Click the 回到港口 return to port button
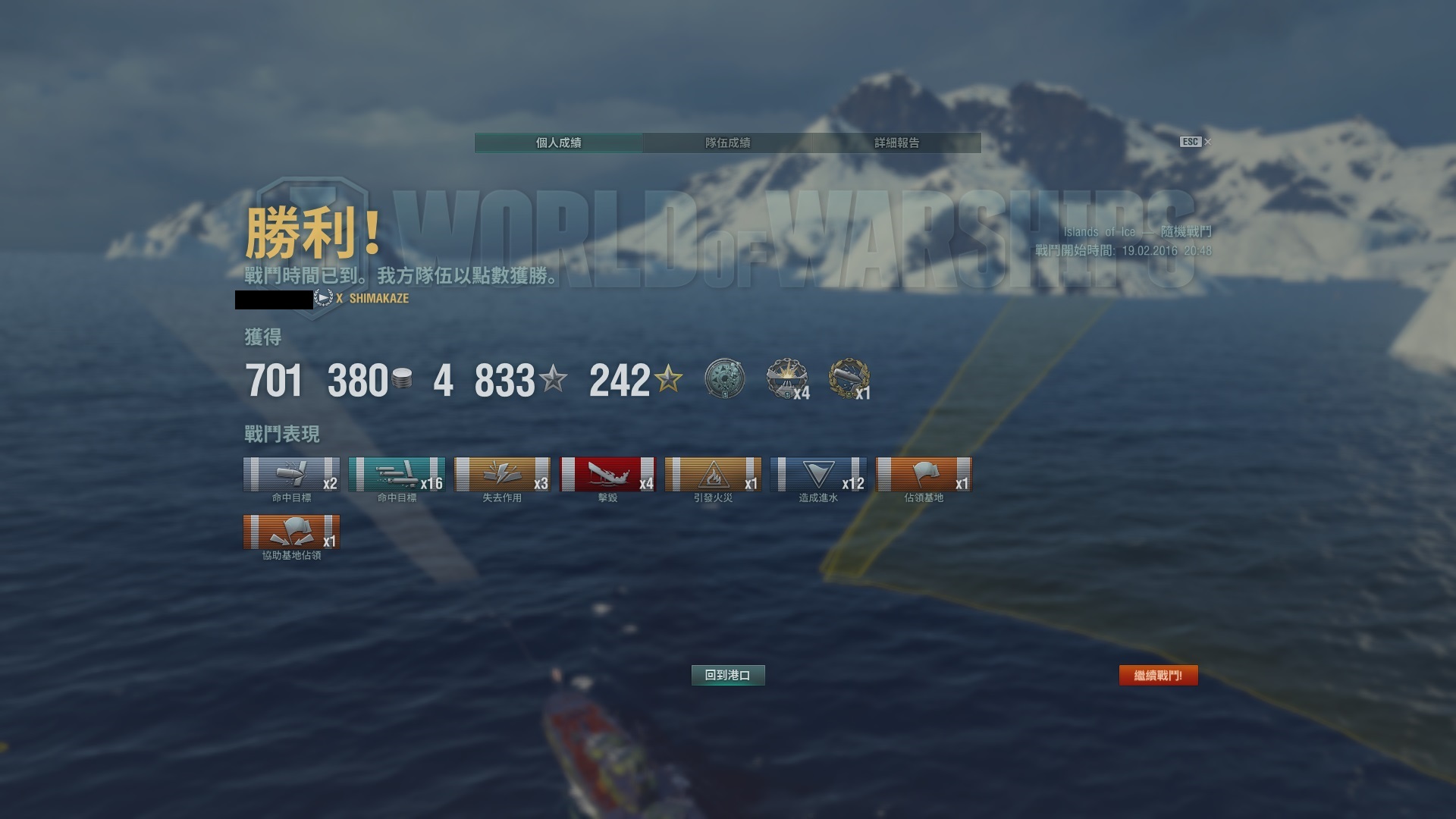The image size is (1456, 819). click(728, 675)
